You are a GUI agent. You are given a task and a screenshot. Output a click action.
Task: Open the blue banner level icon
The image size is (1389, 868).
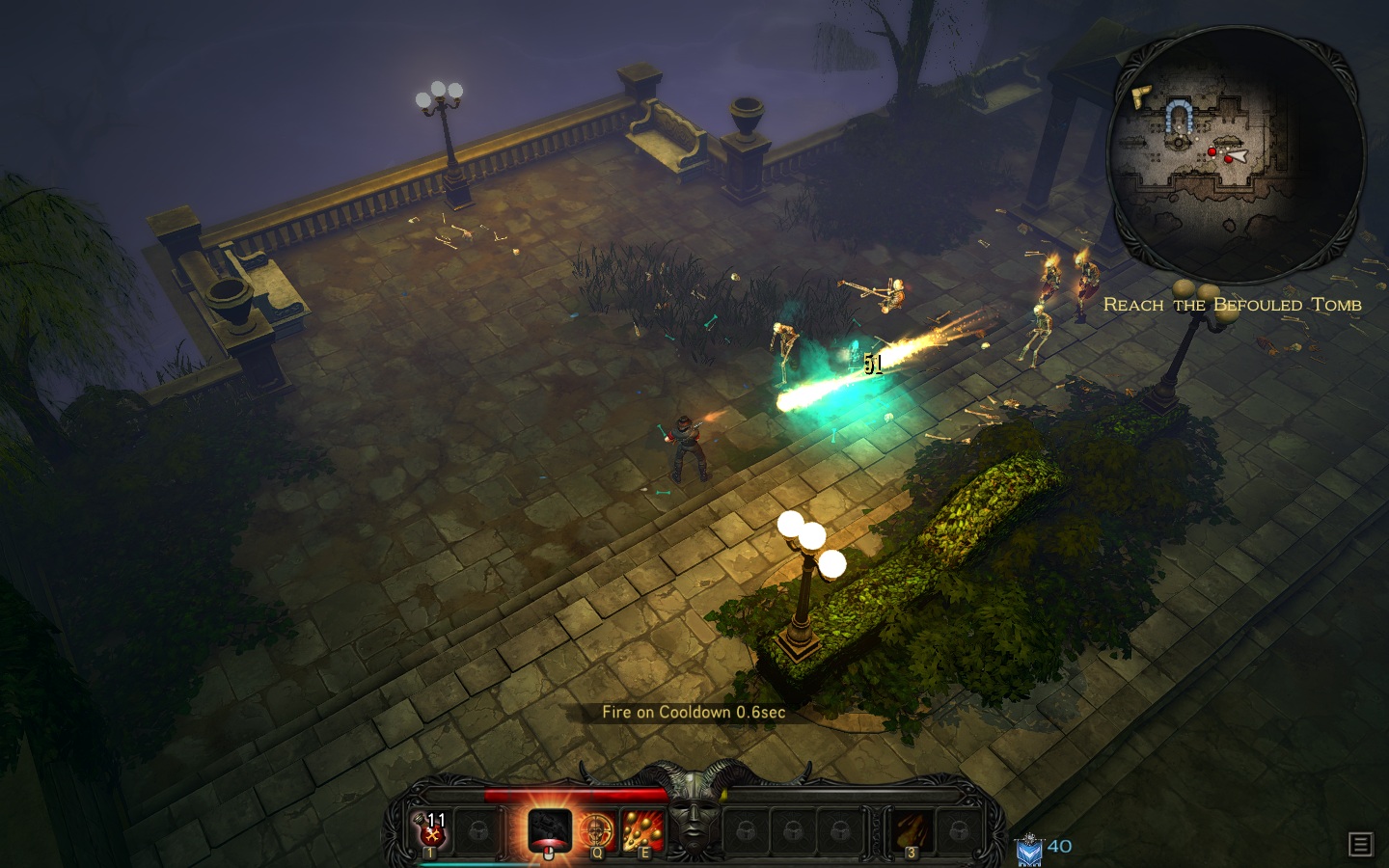tap(1029, 850)
